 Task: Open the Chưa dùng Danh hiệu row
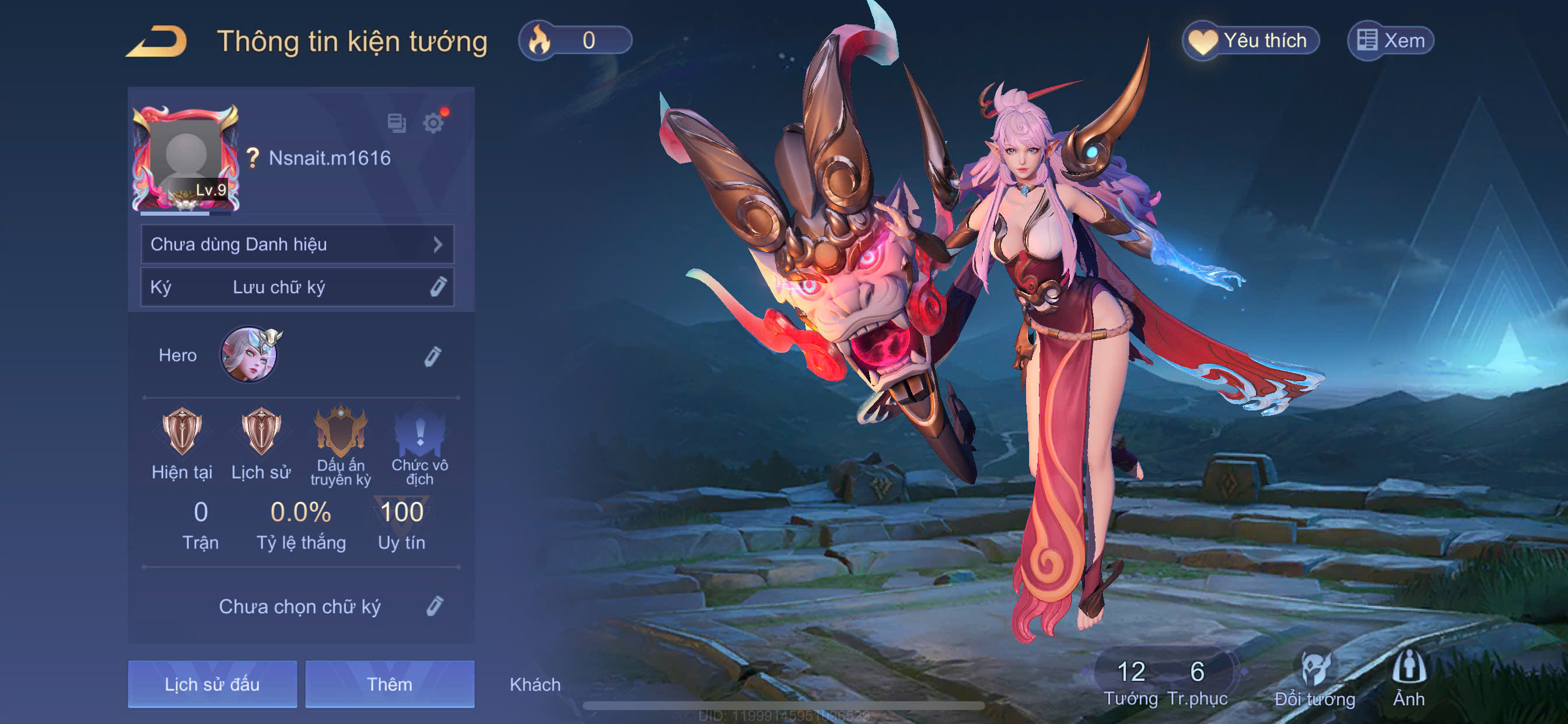click(297, 244)
